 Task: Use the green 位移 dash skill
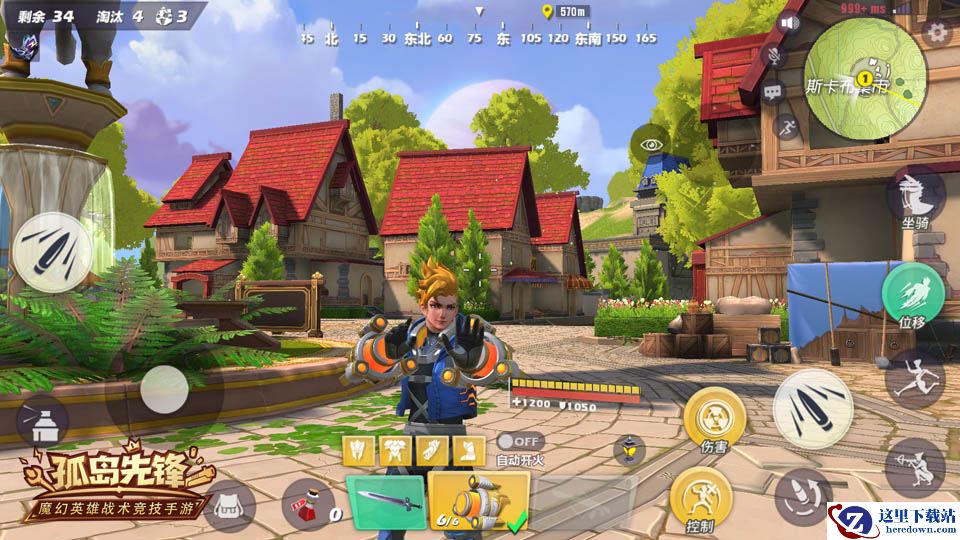click(x=911, y=293)
